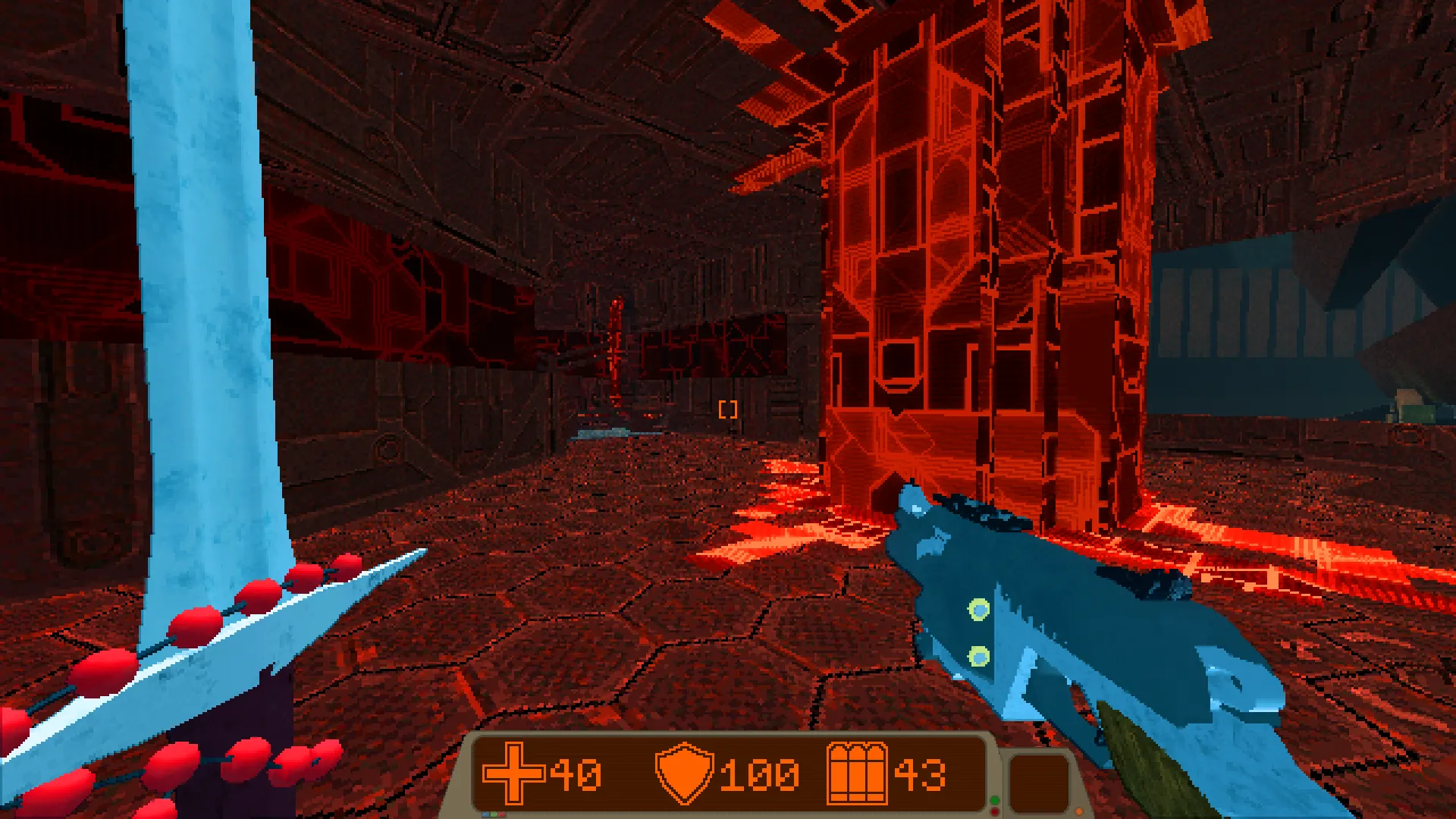The height and width of the screenshot is (819, 1456).
Task: Click the health value reading 40
Action: tap(577, 773)
